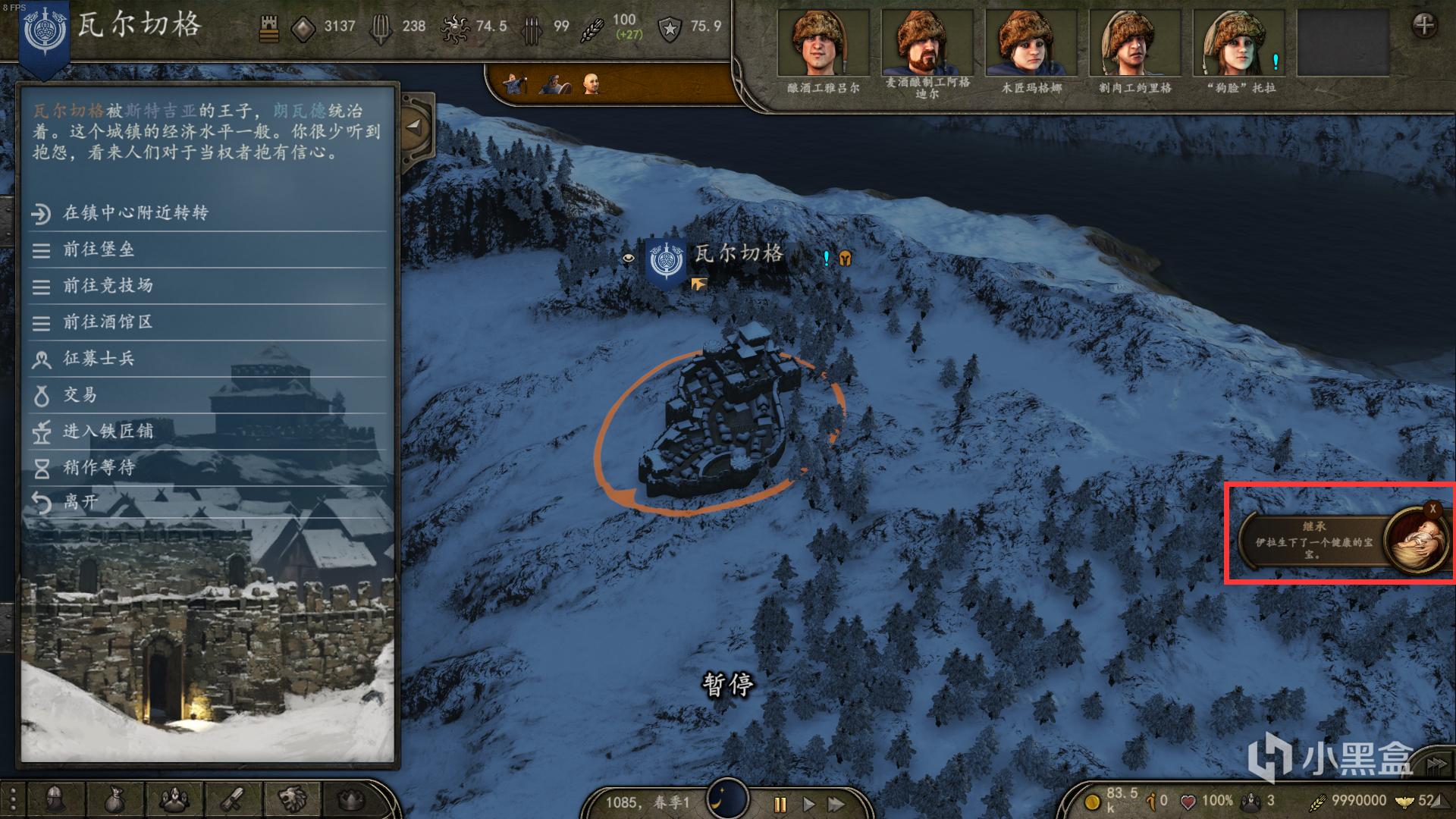The height and width of the screenshot is (819, 1456).
Task: Click the pause time button
Action: click(780, 804)
